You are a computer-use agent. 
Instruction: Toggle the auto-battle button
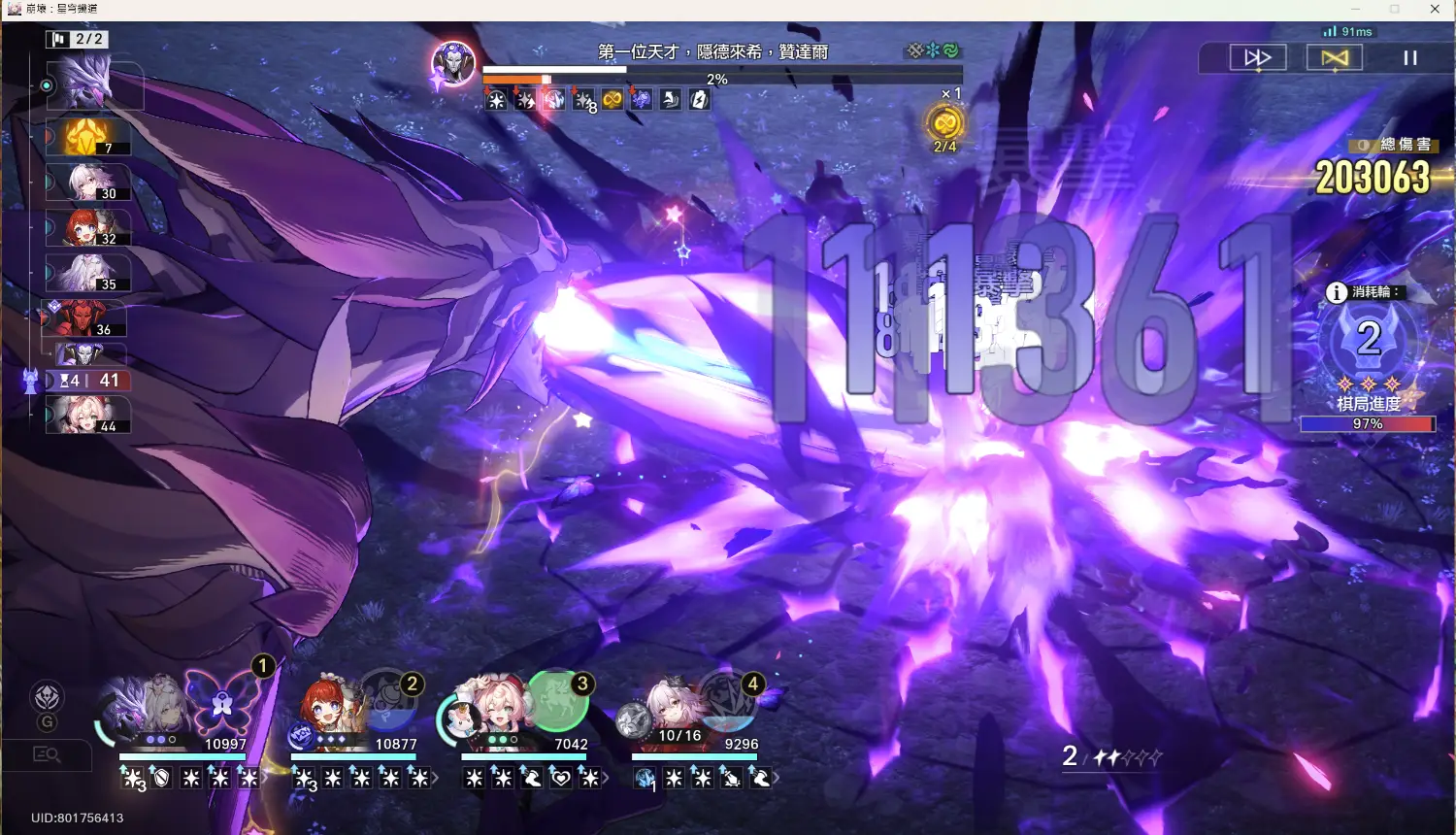1335,58
